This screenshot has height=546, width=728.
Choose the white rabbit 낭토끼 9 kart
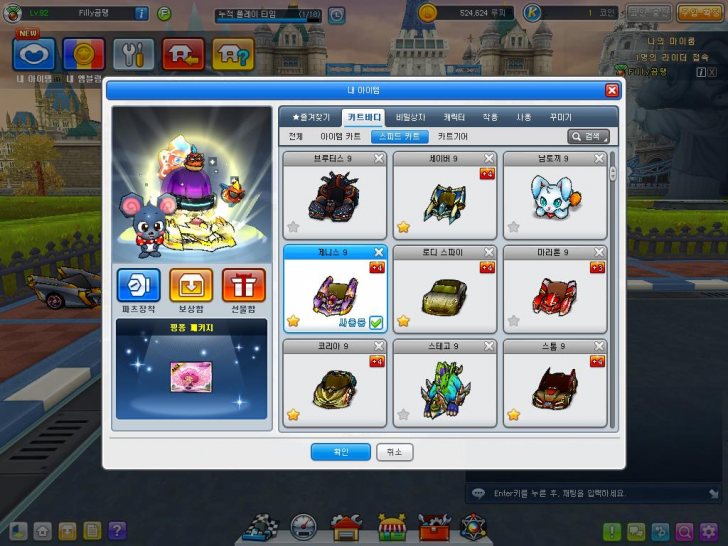click(554, 197)
